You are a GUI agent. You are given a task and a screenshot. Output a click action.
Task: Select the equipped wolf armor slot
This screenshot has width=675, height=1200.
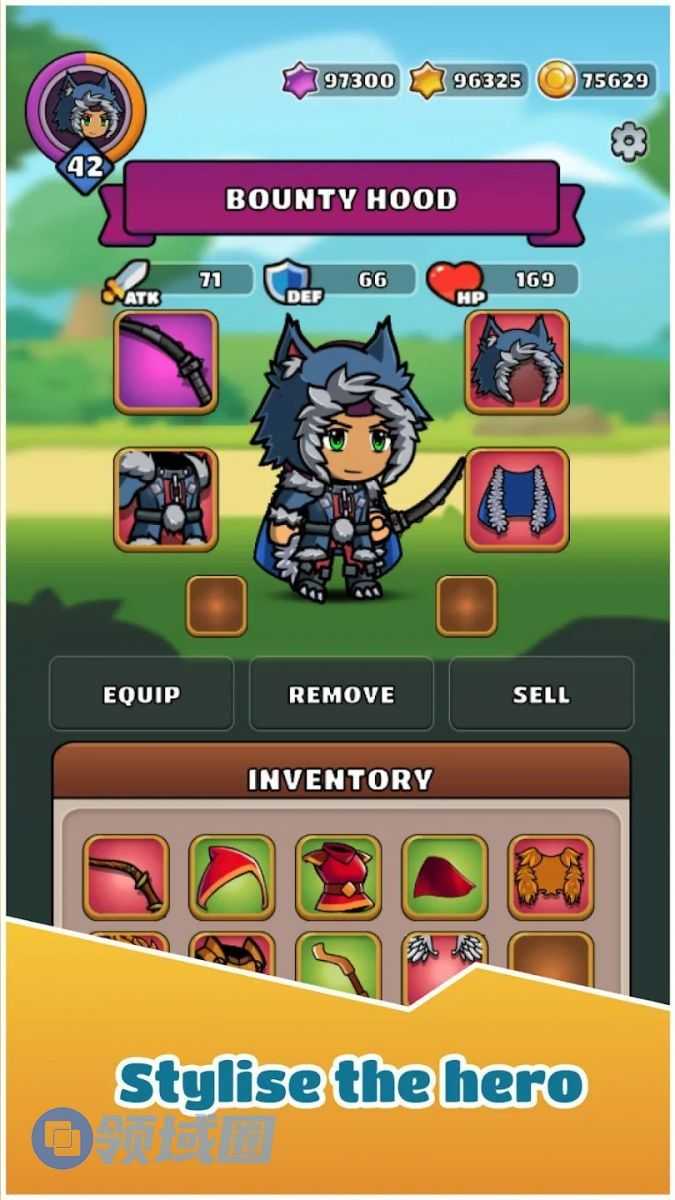(x=166, y=499)
